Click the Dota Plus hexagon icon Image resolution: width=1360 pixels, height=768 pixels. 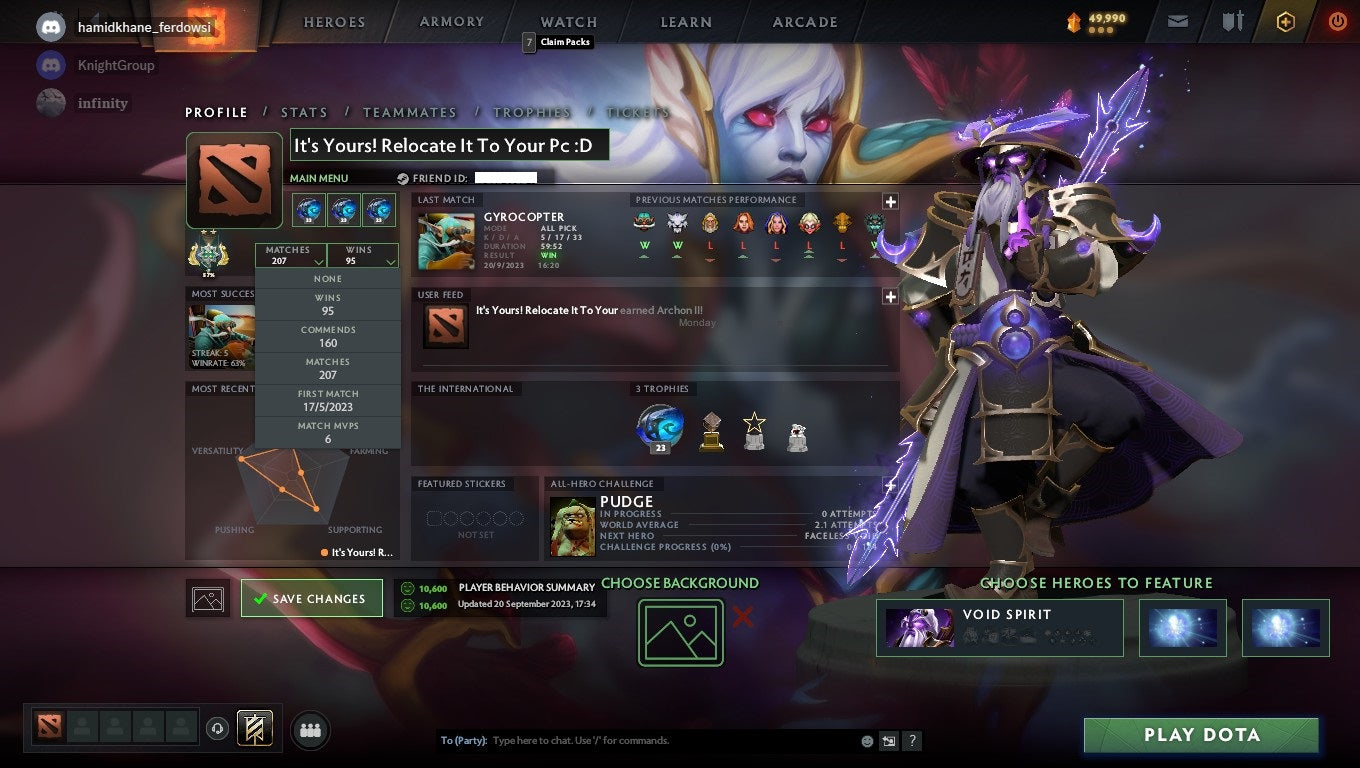tap(1285, 20)
